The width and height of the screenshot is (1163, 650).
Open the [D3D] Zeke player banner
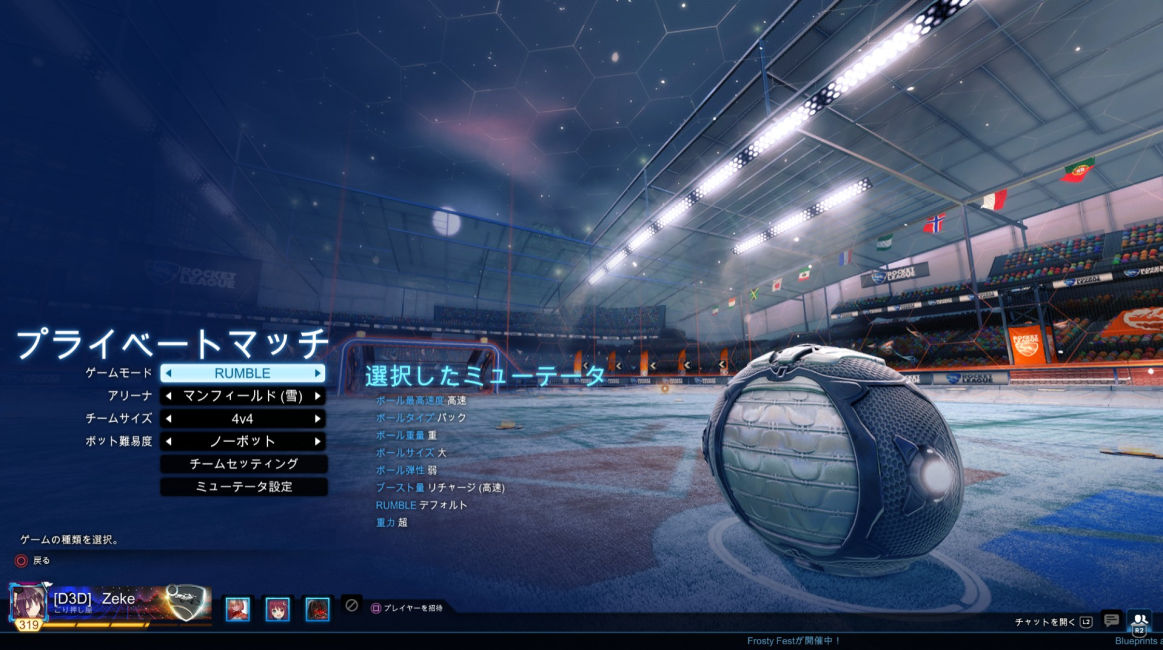coord(110,604)
